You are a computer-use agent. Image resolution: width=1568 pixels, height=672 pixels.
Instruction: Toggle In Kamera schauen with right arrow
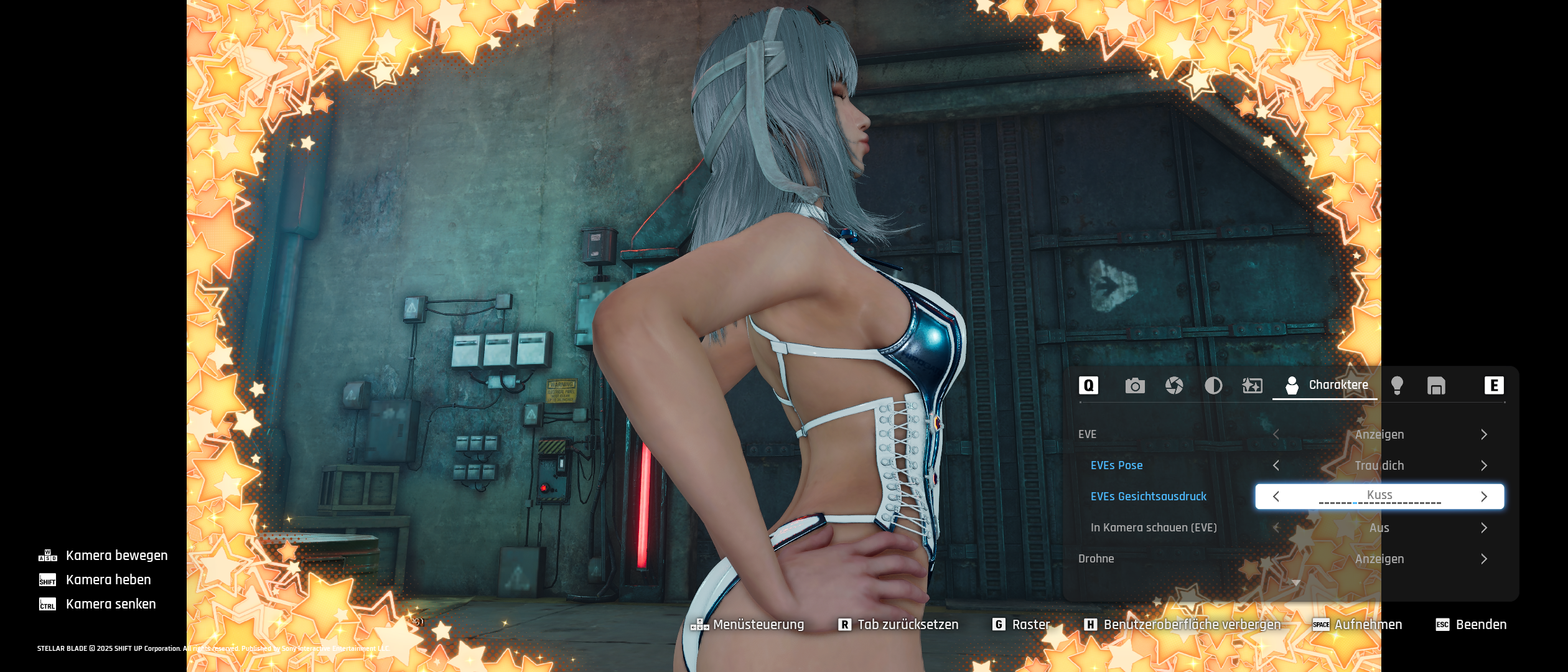[x=1484, y=528]
